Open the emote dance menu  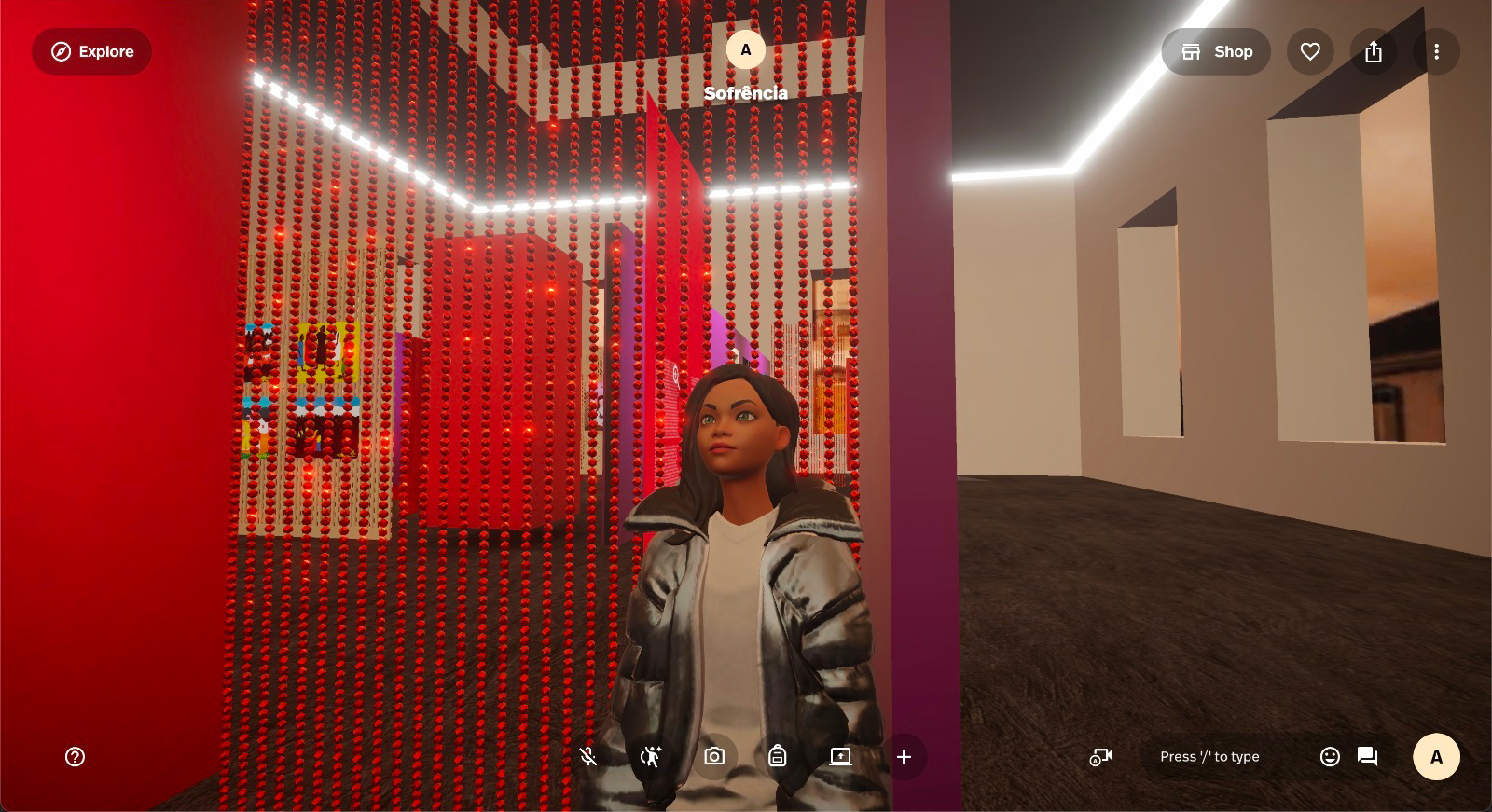pos(651,757)
